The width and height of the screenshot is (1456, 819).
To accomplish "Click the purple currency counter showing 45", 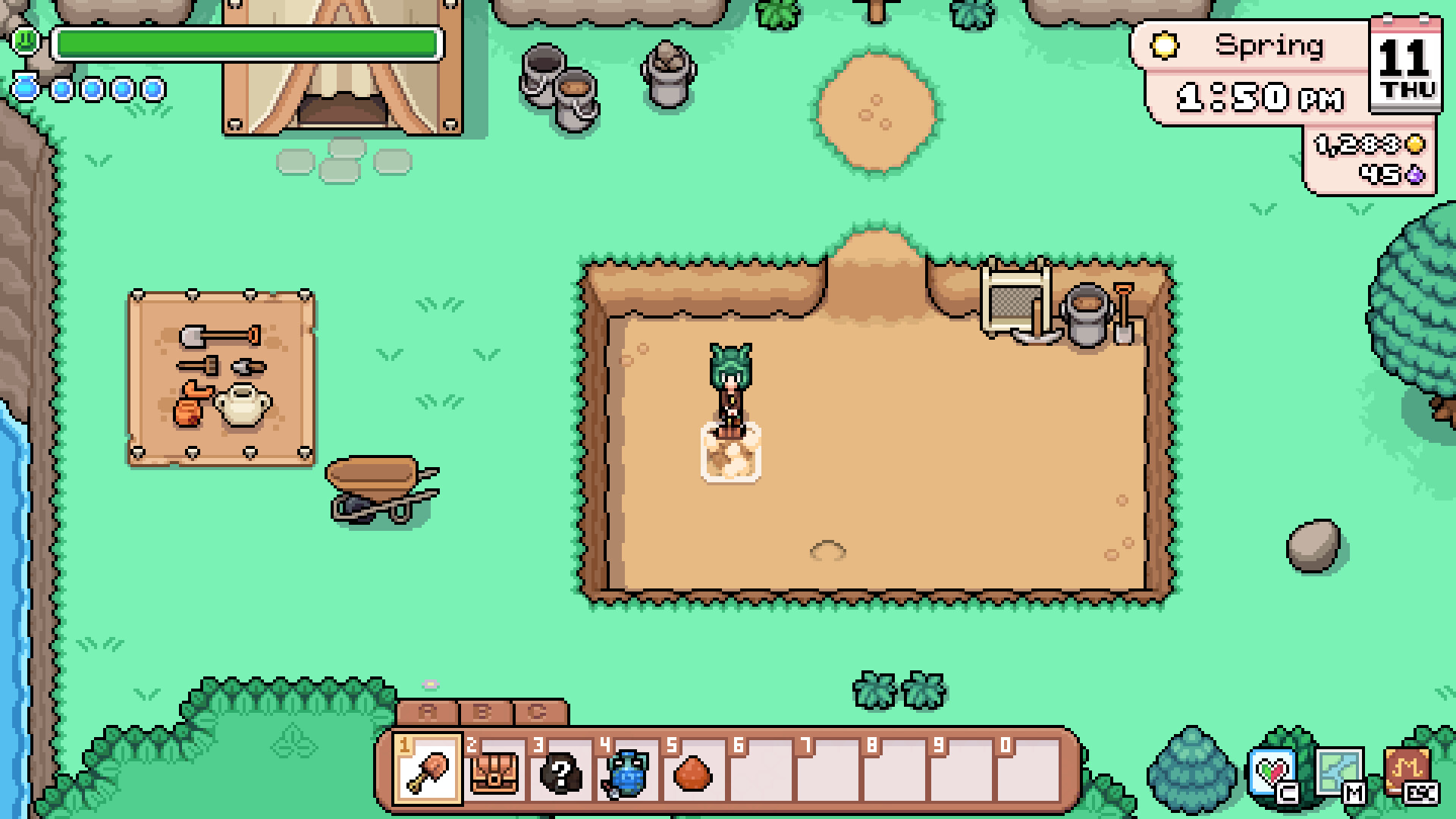I will pyautogui.click(x=1388, y=175).
